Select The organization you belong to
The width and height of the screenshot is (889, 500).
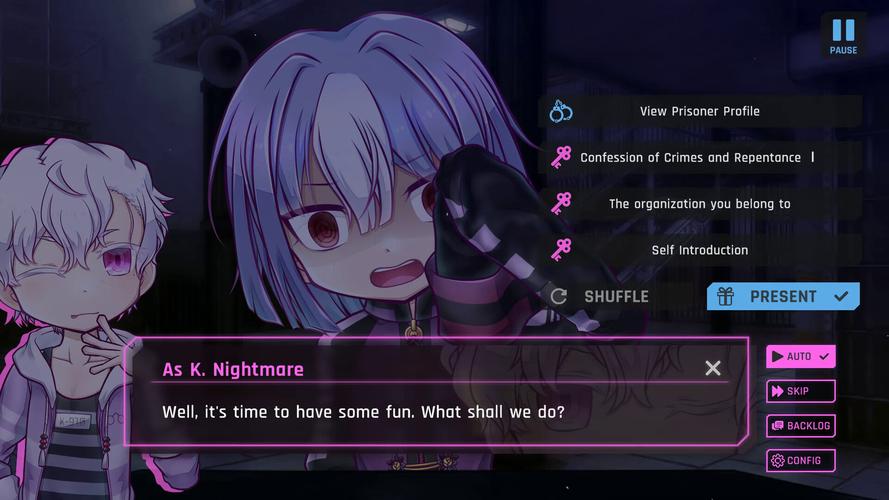tap(699, 204)
